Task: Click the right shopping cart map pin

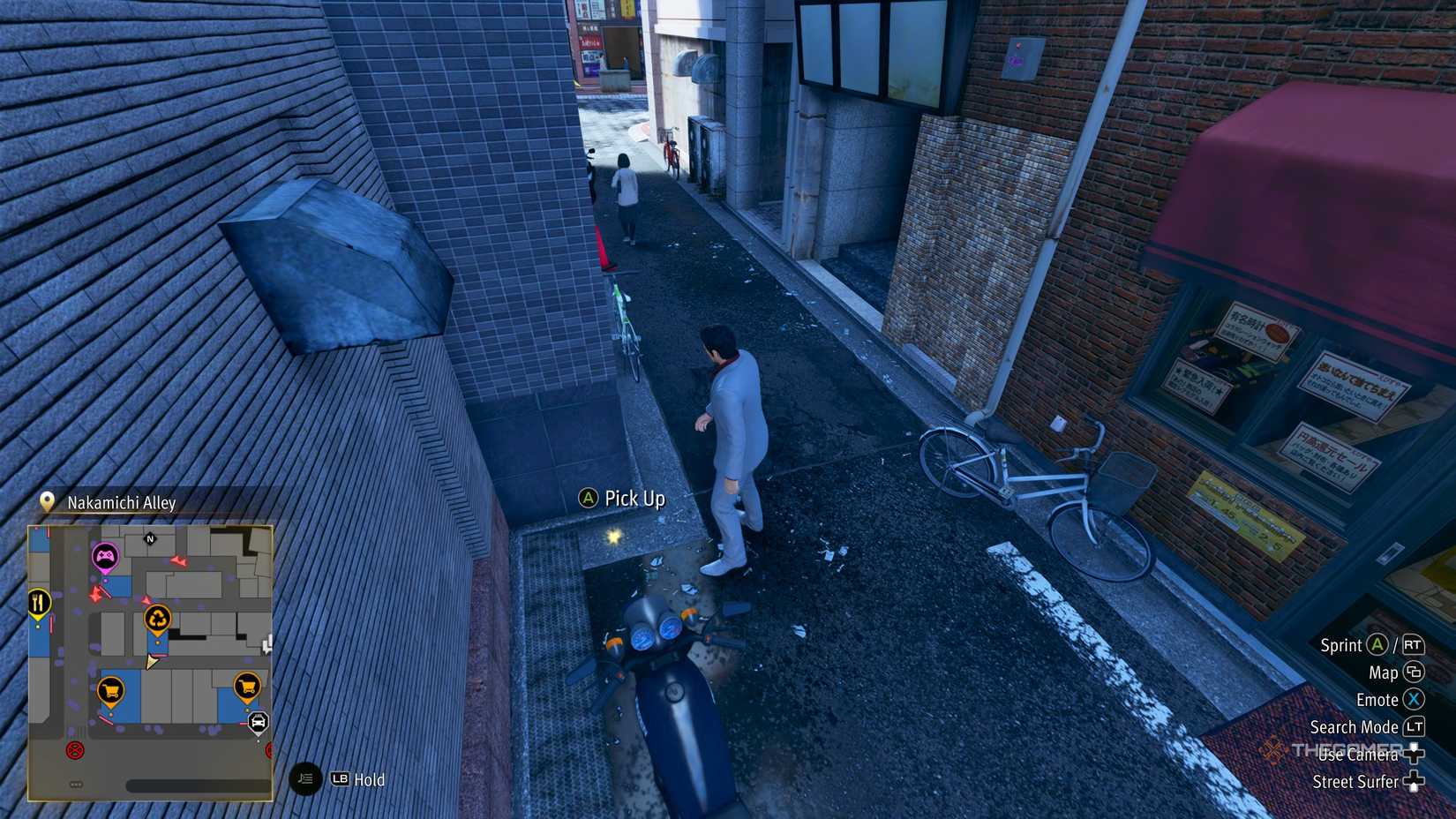Action: 247,686
